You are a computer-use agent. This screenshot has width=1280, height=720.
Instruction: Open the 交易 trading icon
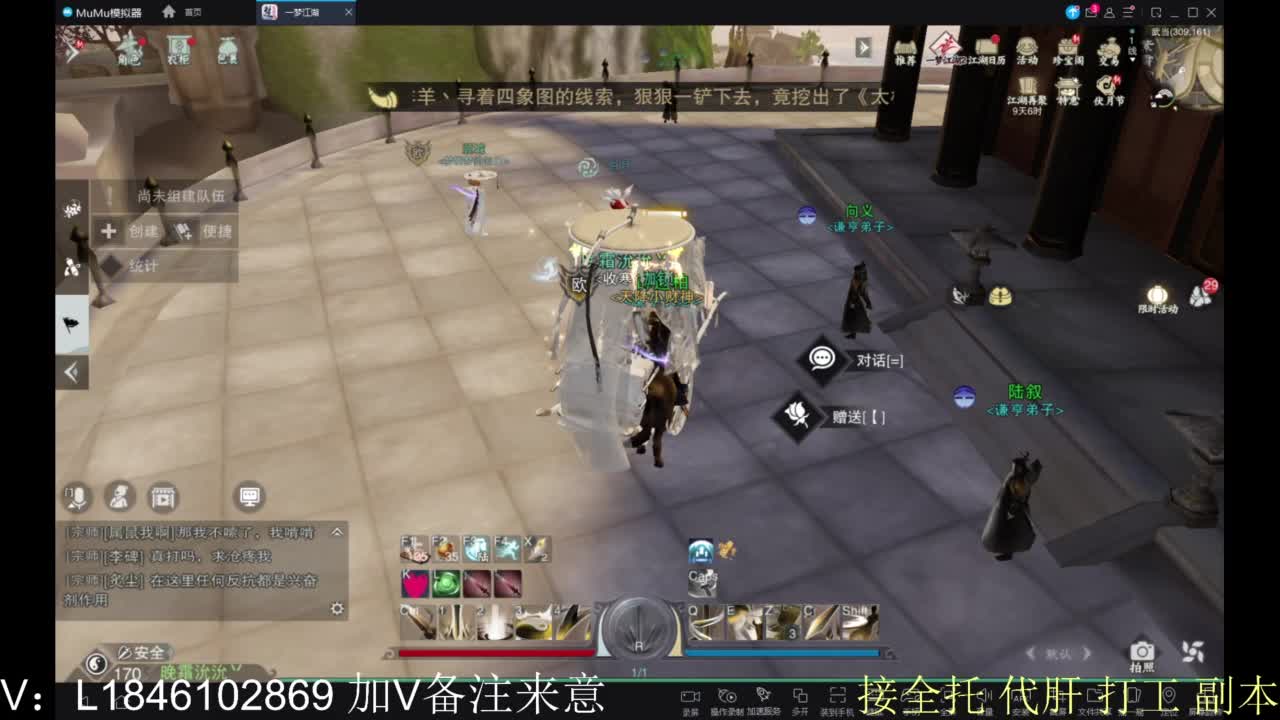tap(1110, 48)
